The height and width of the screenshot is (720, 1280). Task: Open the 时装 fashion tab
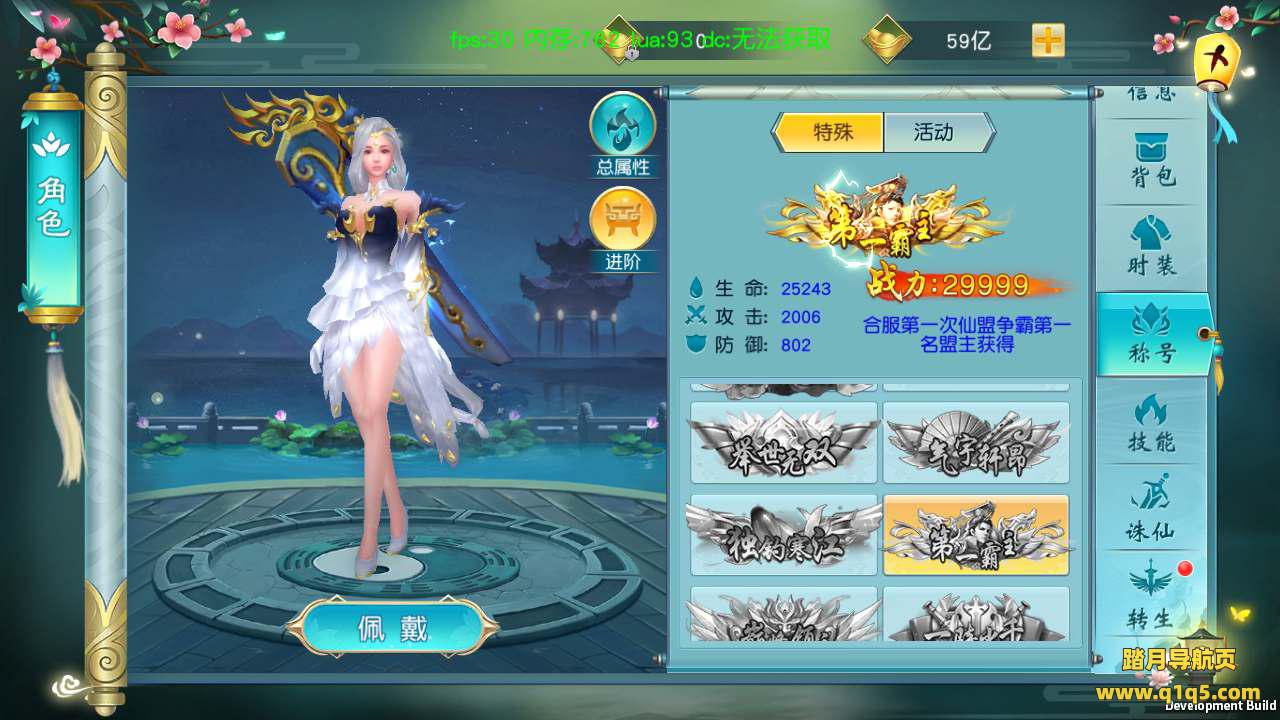(x=1153, y=248)
